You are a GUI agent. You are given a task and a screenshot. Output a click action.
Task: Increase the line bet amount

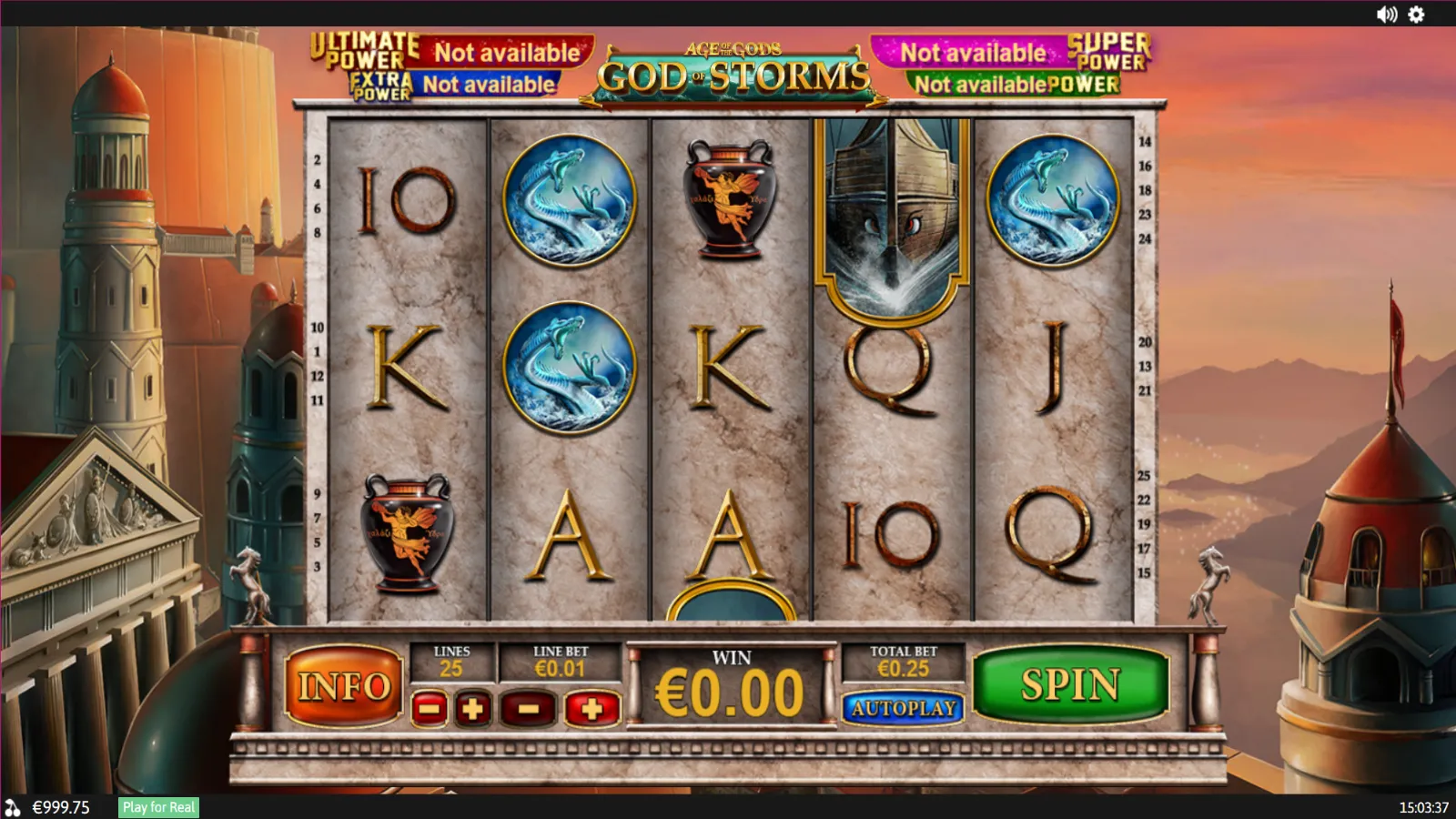pyautogui.click(x=592, y=709)
